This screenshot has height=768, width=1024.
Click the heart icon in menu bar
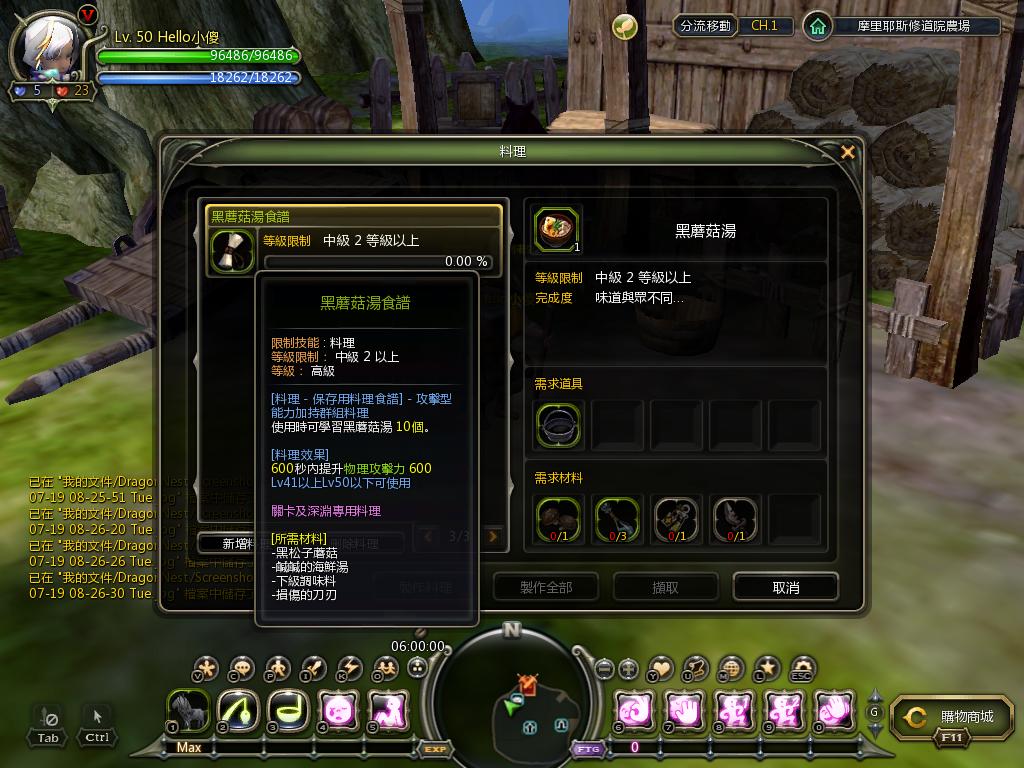point(661,668)
